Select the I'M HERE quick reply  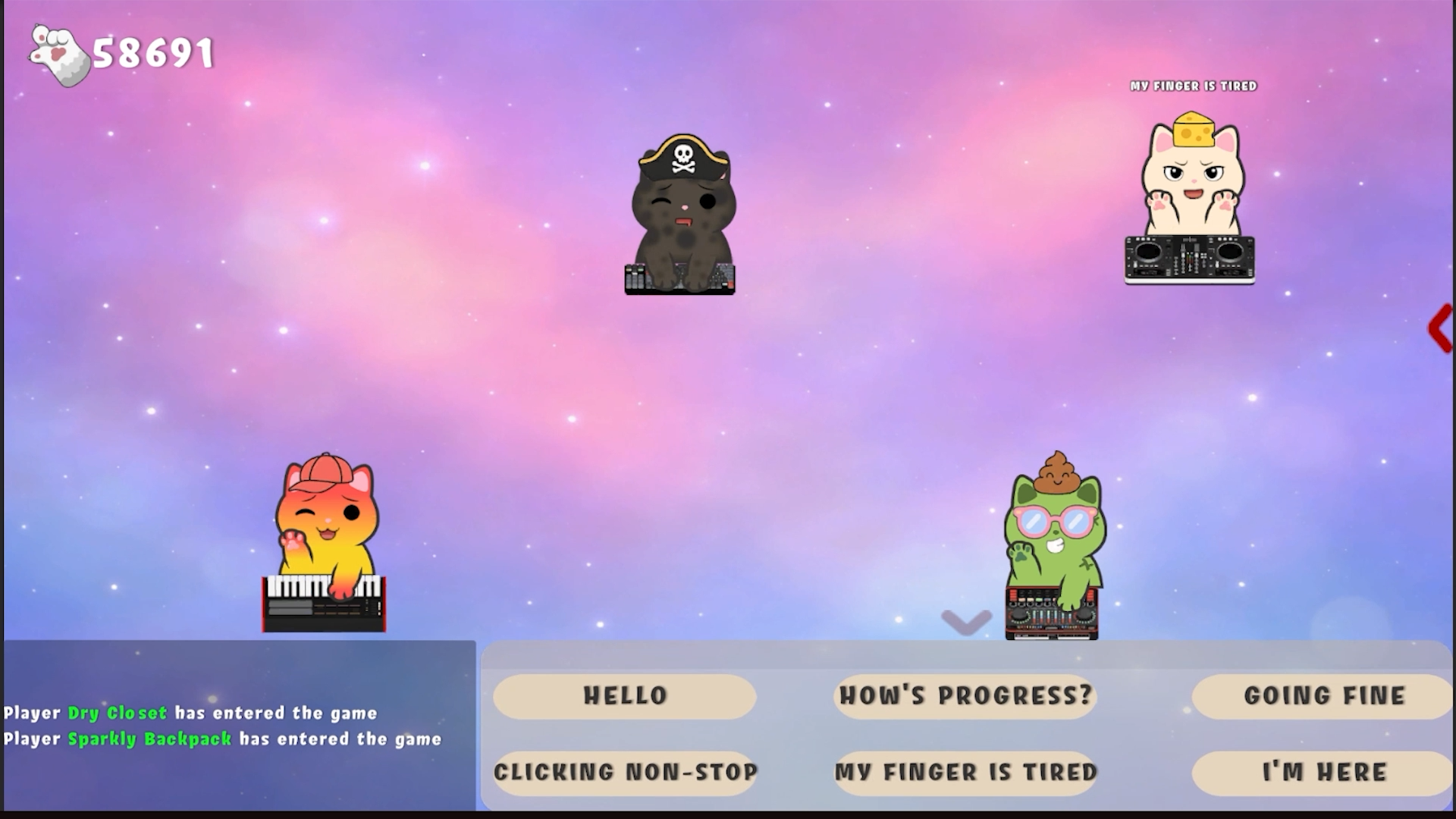pos(1324,772)
